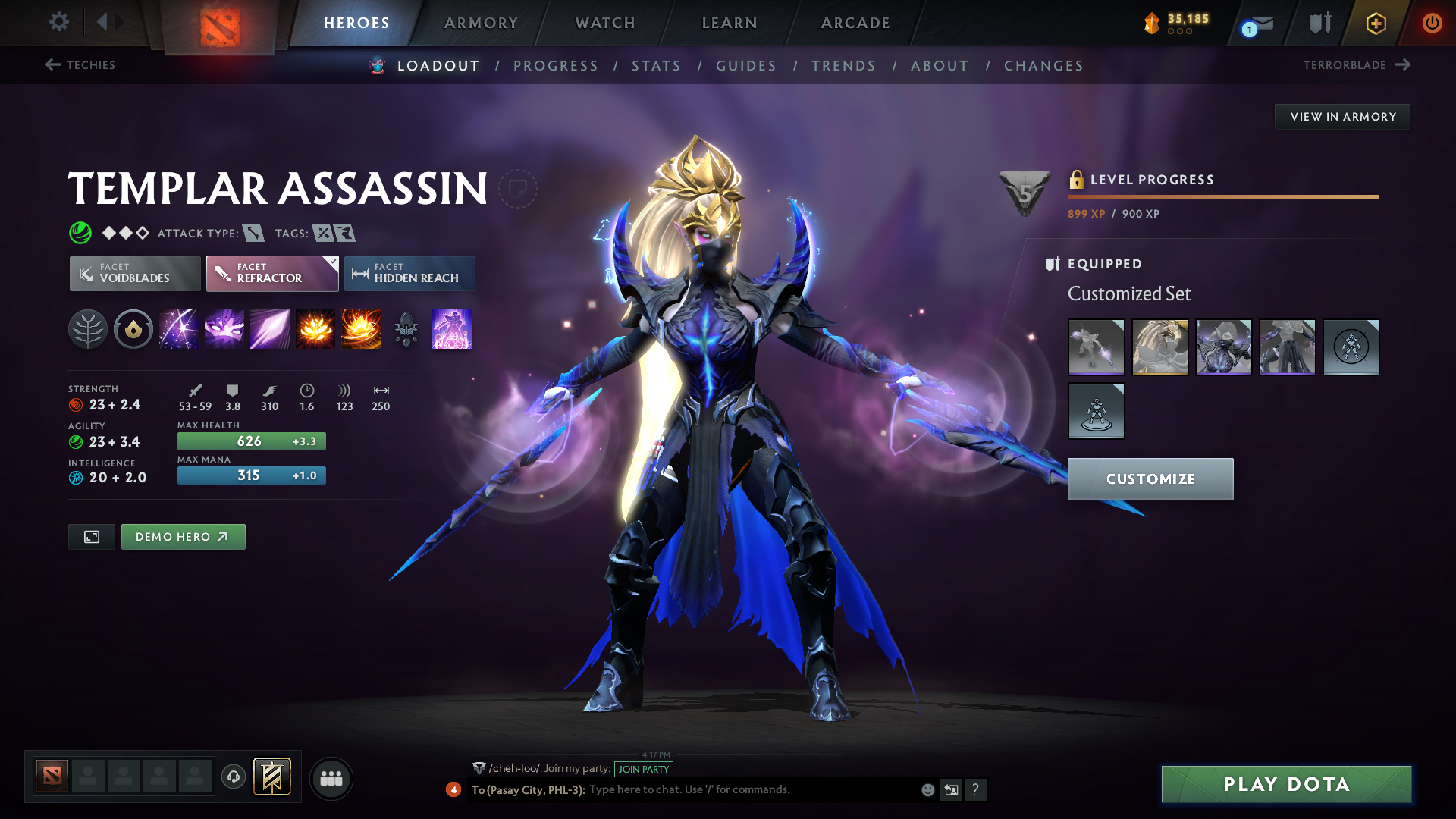Click the innate ability icon

coord(133,329)
